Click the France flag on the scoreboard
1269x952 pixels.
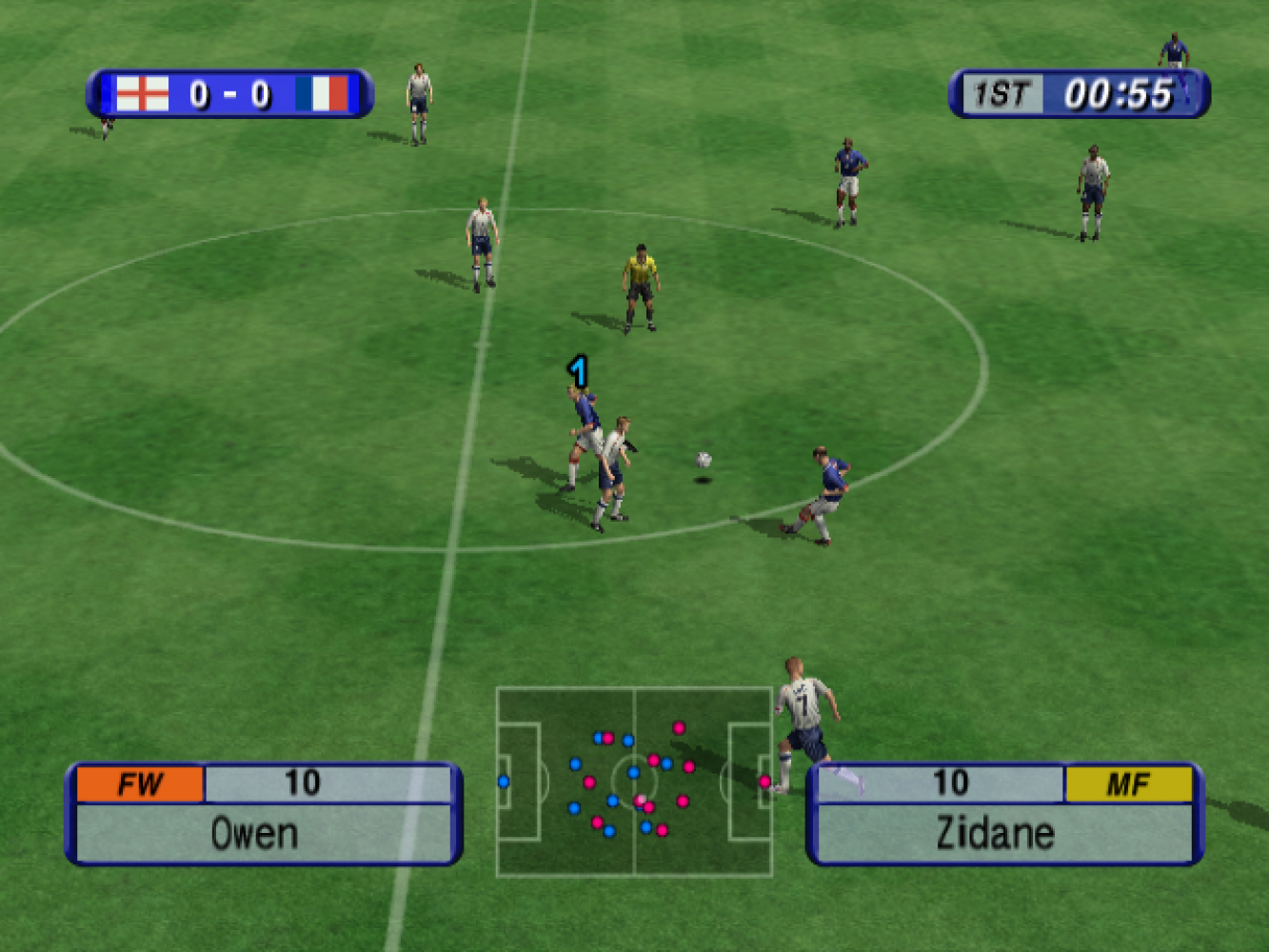[x=321, y=94]
